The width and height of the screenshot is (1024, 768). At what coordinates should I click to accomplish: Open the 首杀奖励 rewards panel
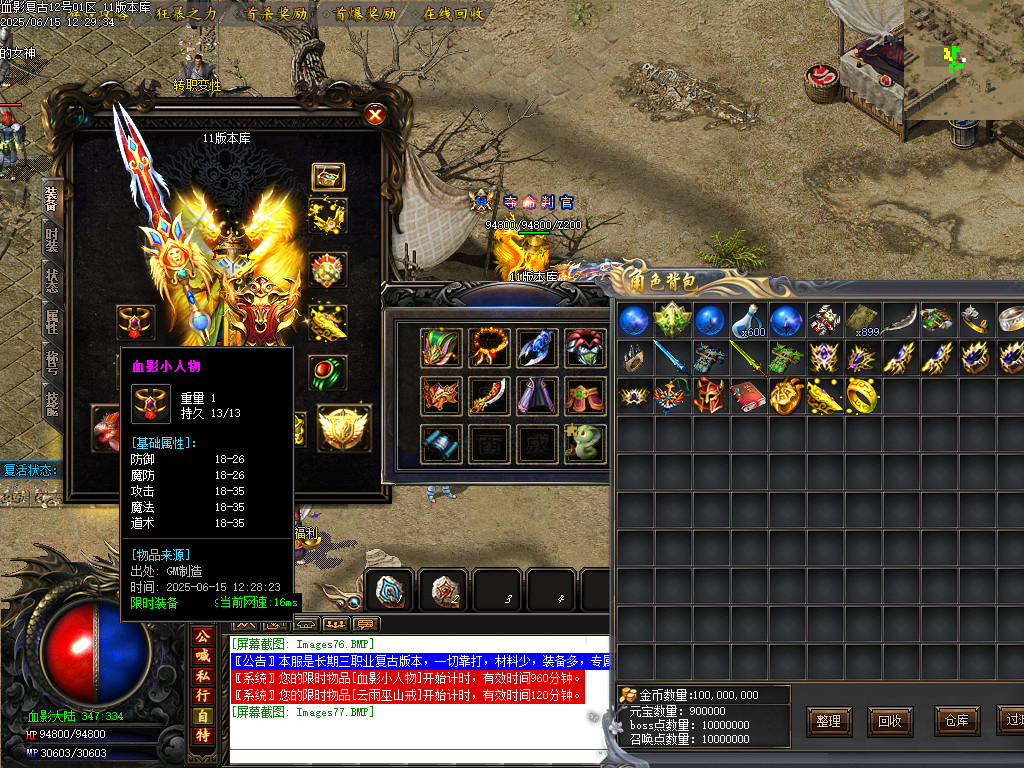coord(276,14)
